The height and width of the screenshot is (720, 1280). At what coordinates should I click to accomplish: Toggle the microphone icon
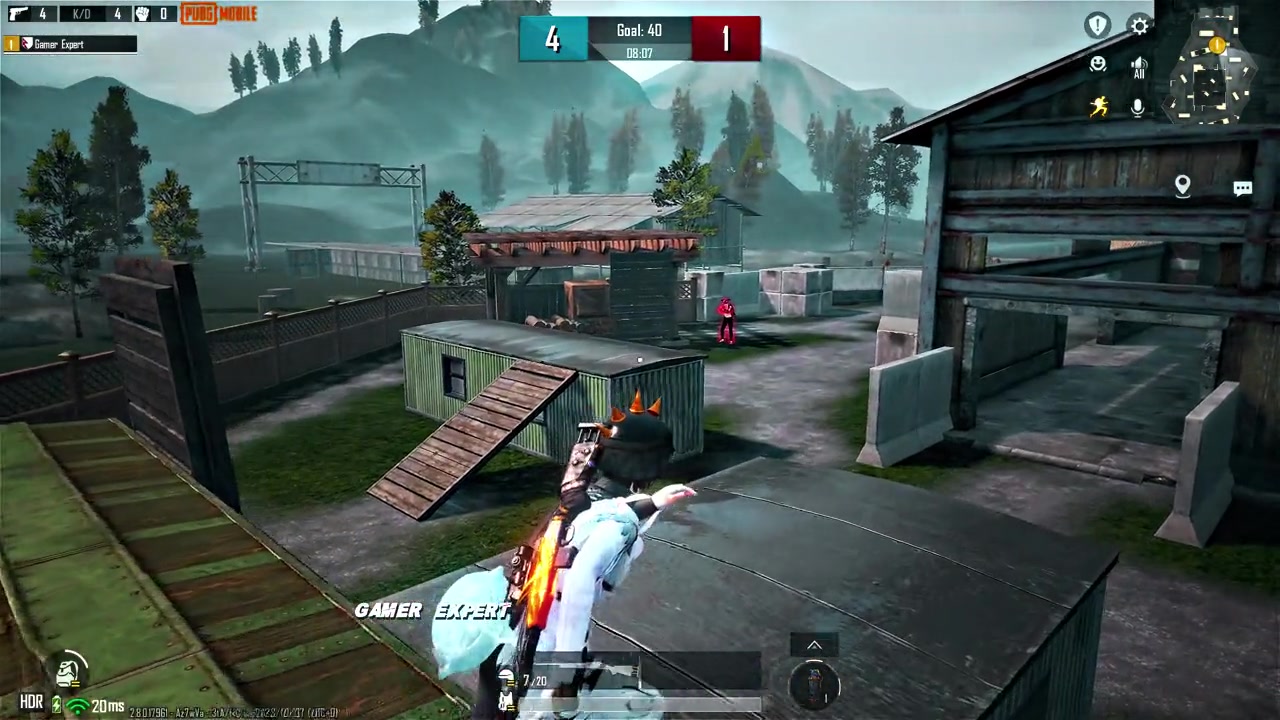(x=1138, y=107)
